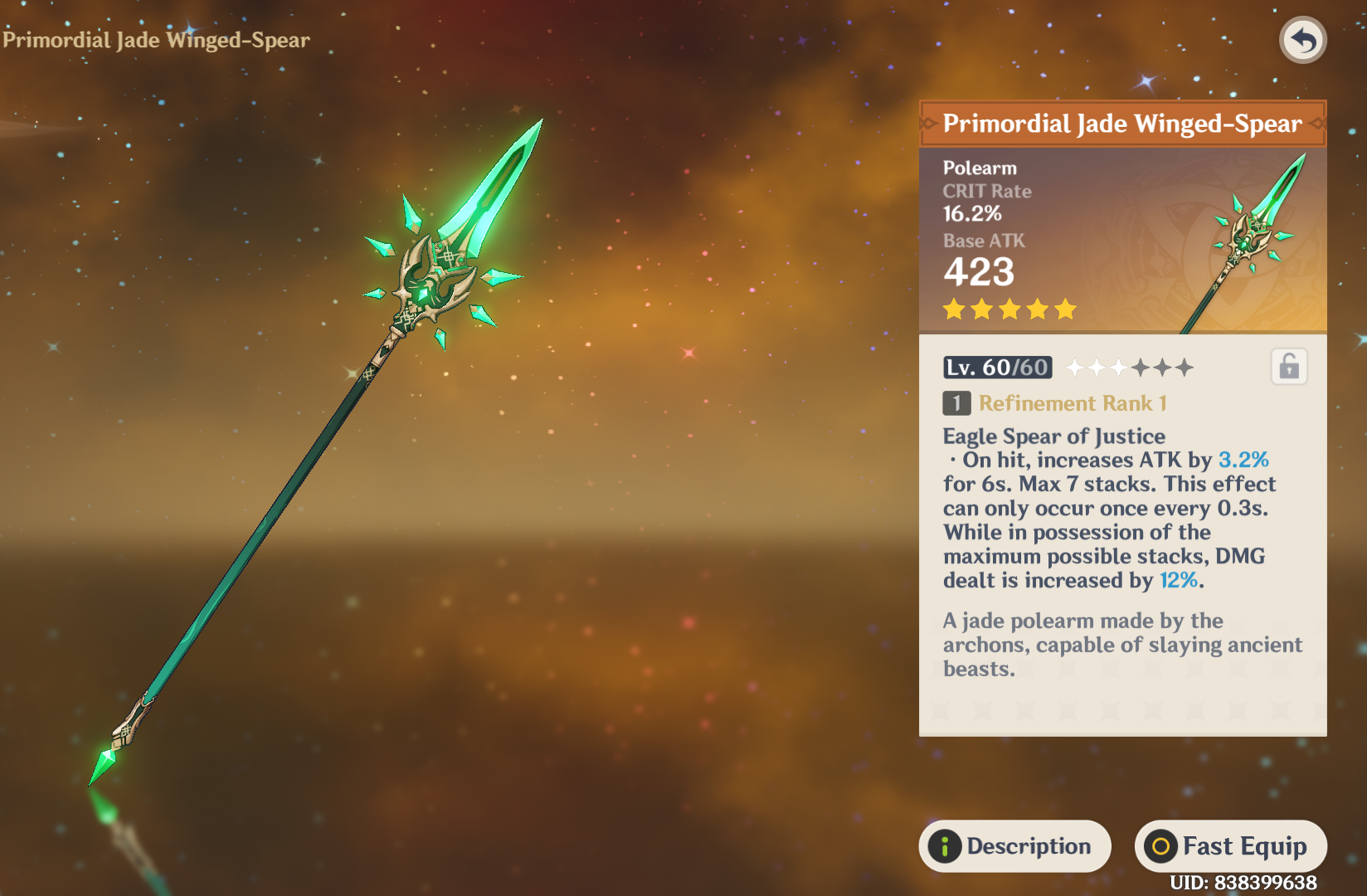Expand the Refinement Rank 1 details
Image resolution: width=1367 pixels, height=896 pixels.
click(x=1073, y=404)
